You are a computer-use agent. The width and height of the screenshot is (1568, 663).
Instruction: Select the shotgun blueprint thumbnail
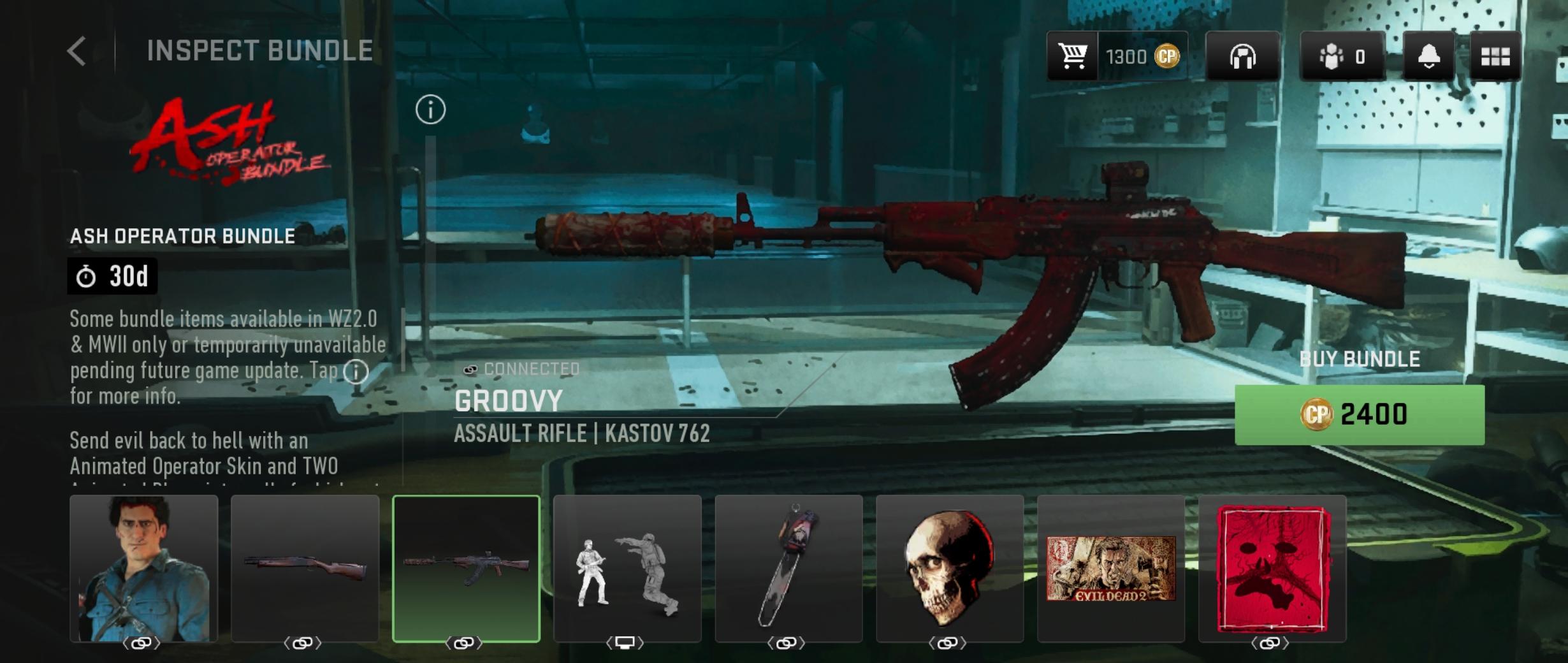(x=305, y=568)
